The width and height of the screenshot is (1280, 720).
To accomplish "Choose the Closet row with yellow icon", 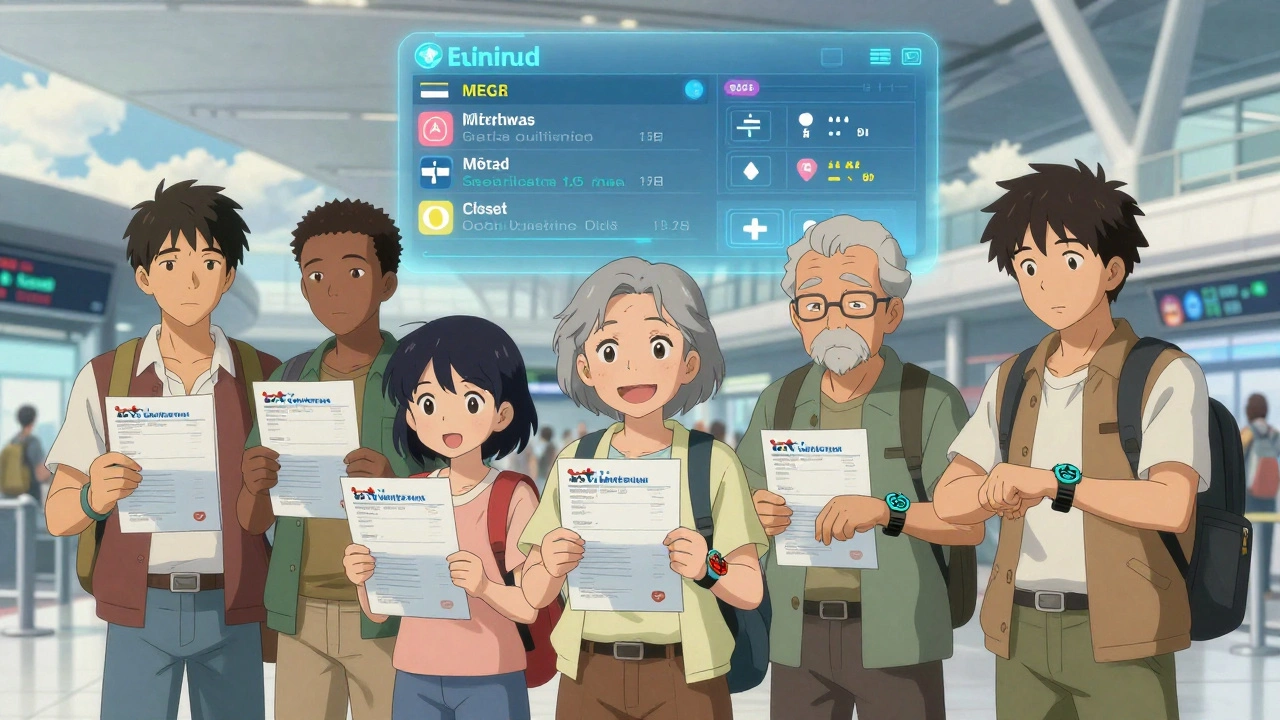I will 560,217.
